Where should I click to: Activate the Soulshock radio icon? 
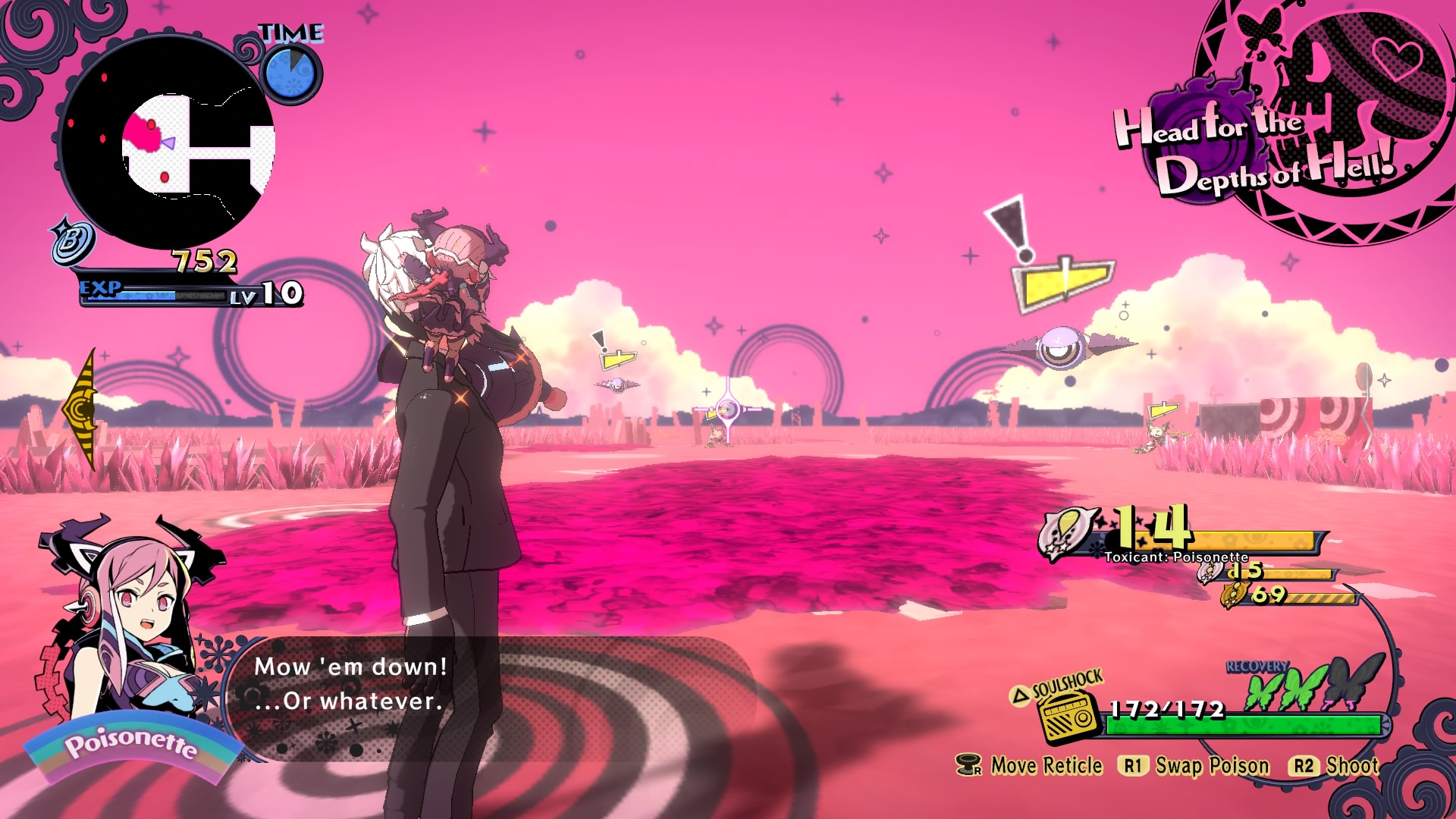point(1068,715)
